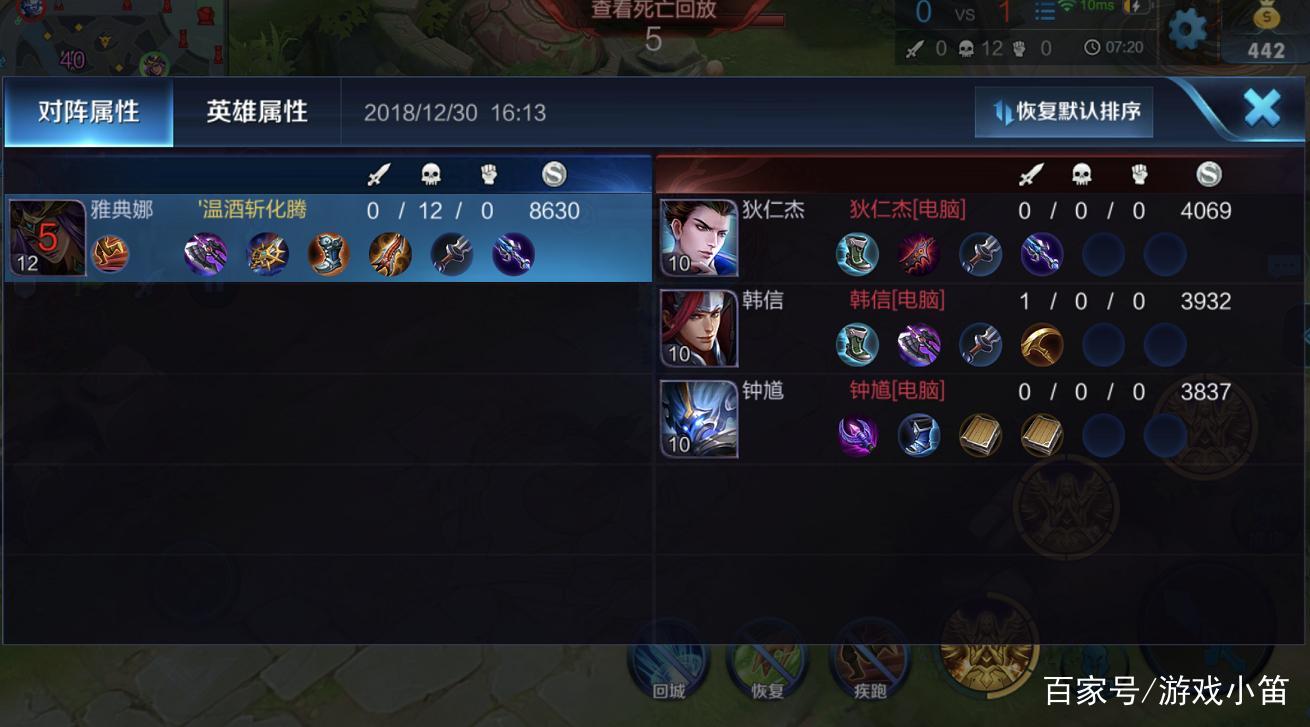This screenshot has height=727, width=1310.
Task: Sort by gold coin icon on red team
Action: 1208,175
